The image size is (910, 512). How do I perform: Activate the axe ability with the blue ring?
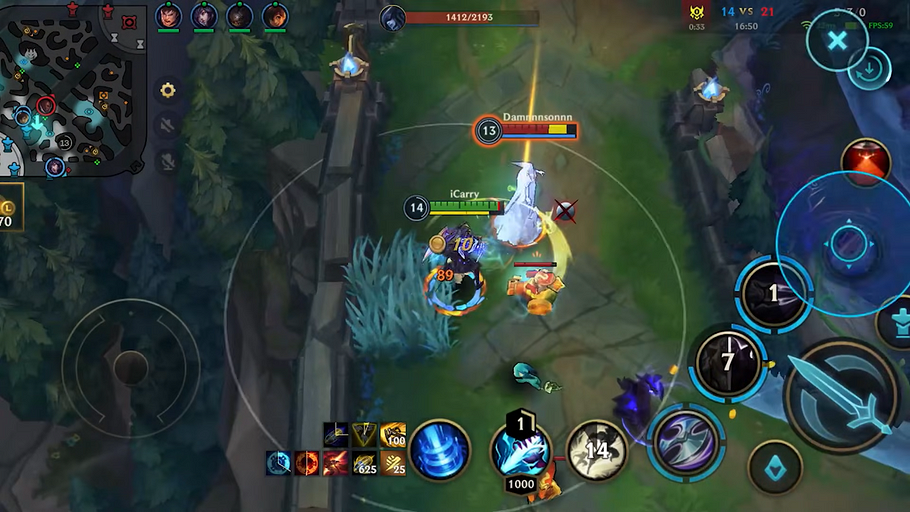[x=686, y=440]
